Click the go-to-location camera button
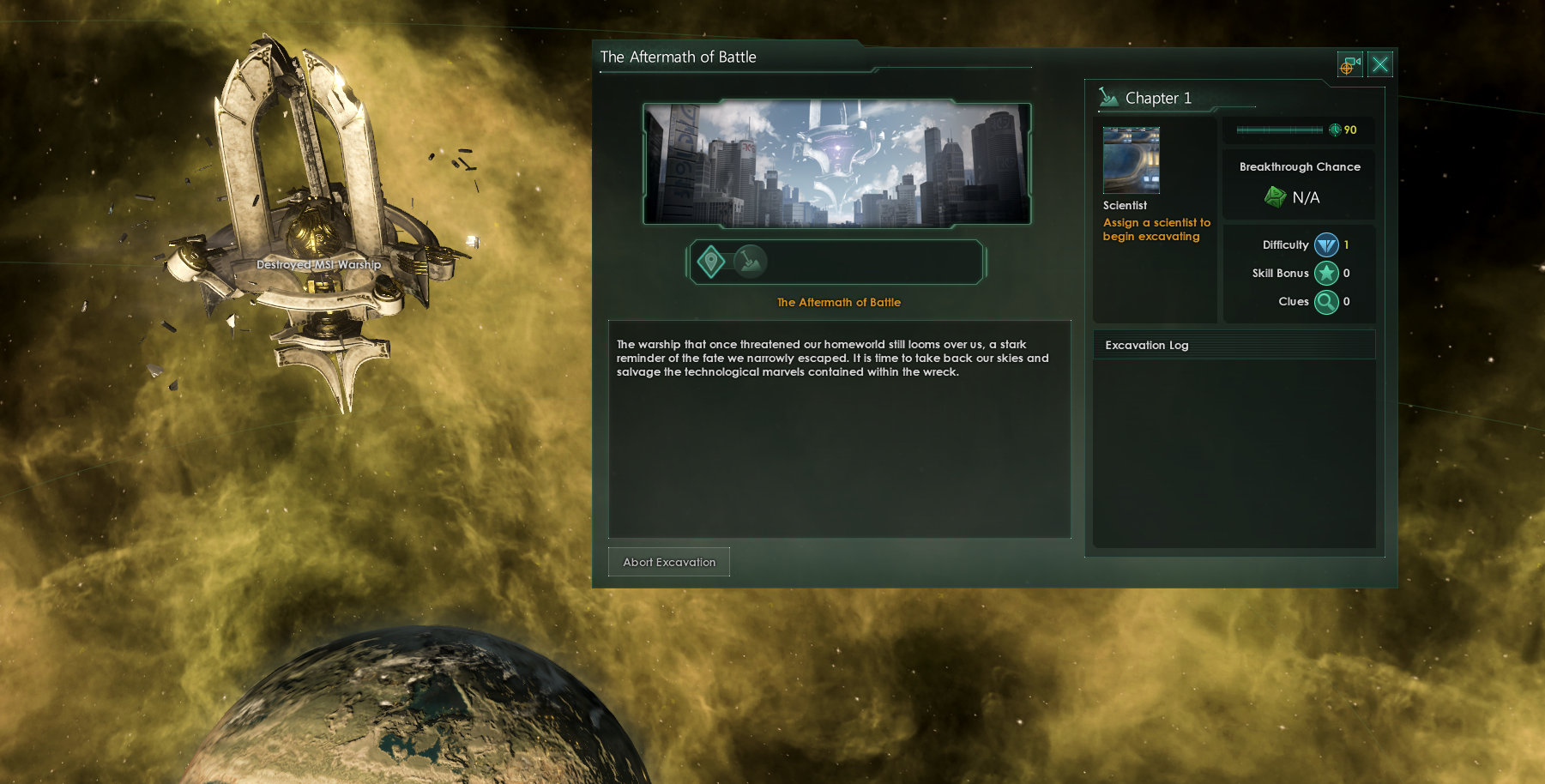This screenshot has height=784, width=1545. tap(1349, 64)
